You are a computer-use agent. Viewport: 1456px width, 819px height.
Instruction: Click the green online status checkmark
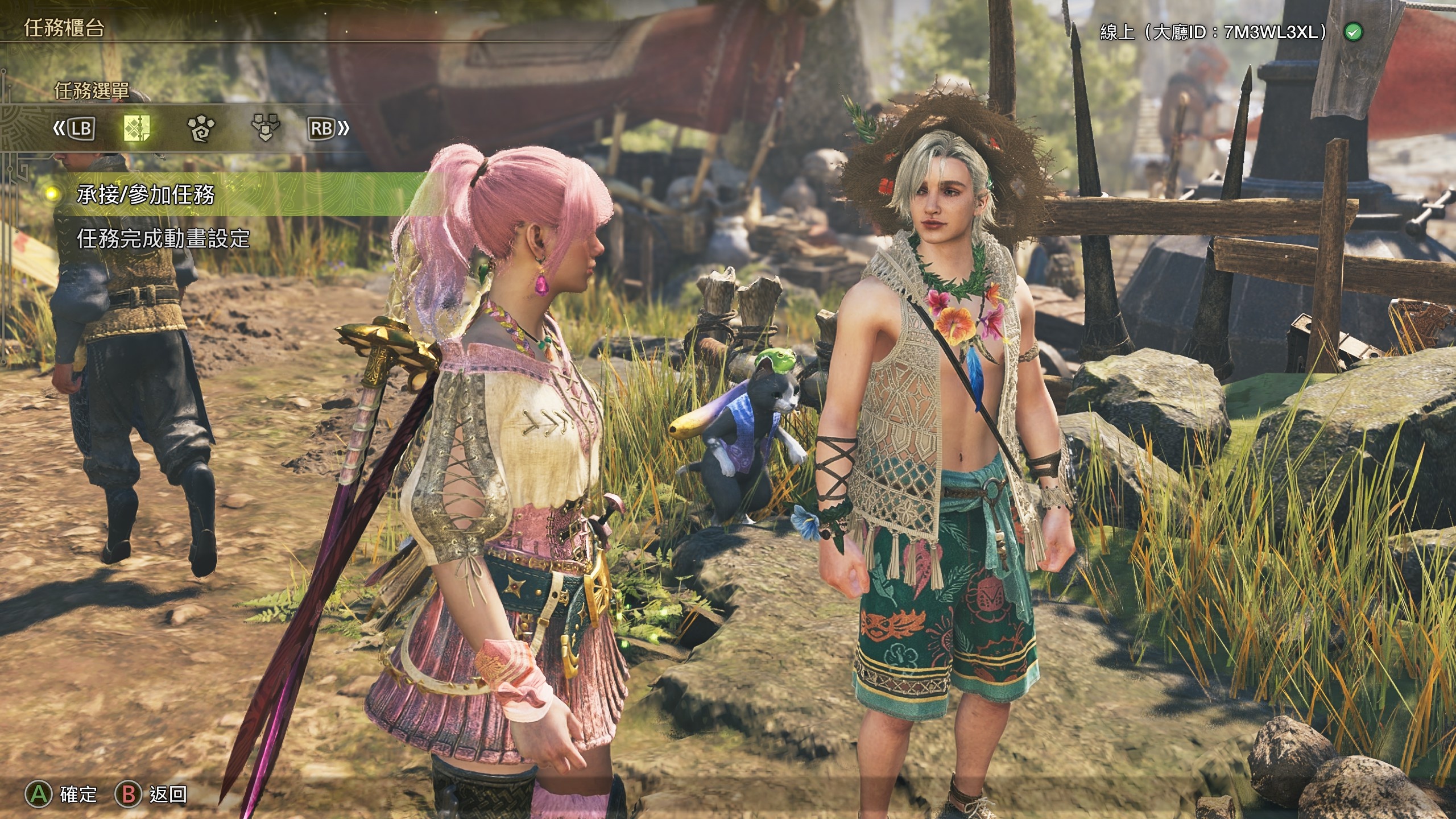1353,33
